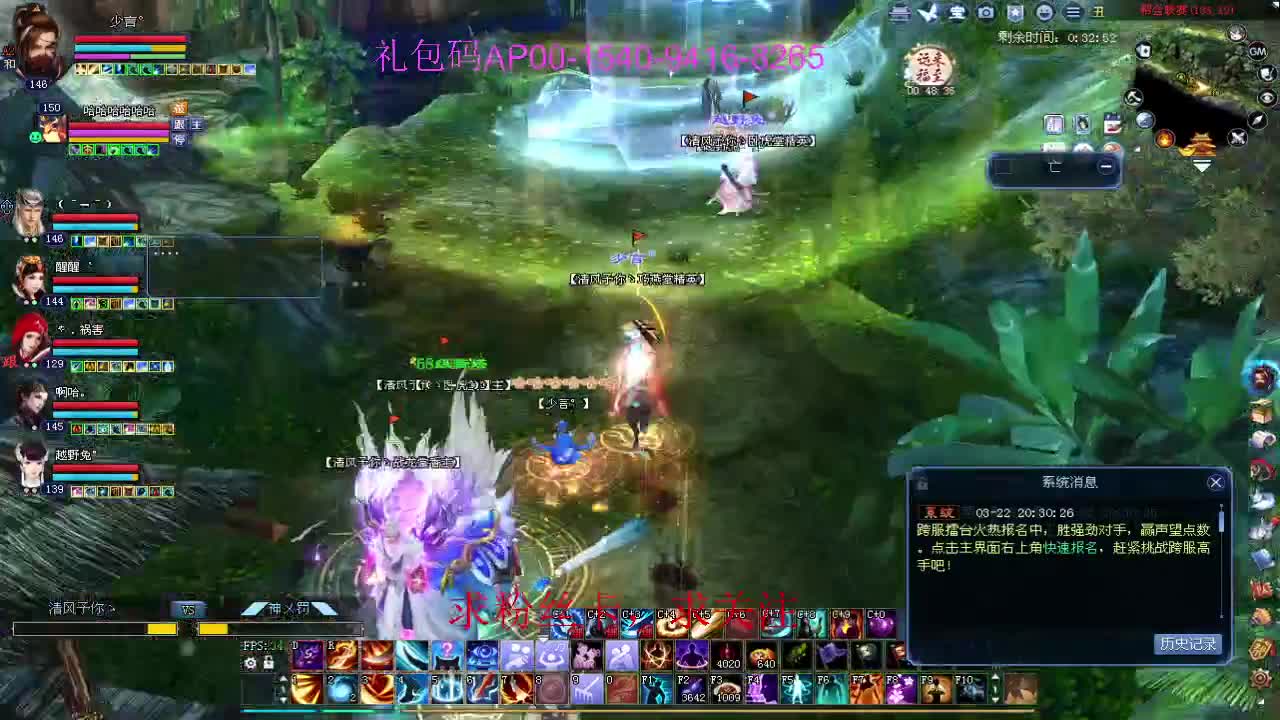Screen dimensions: 1280x720
Task: Open the skill bar settings gear near FPS counter
Action: [x=251, y=662]
